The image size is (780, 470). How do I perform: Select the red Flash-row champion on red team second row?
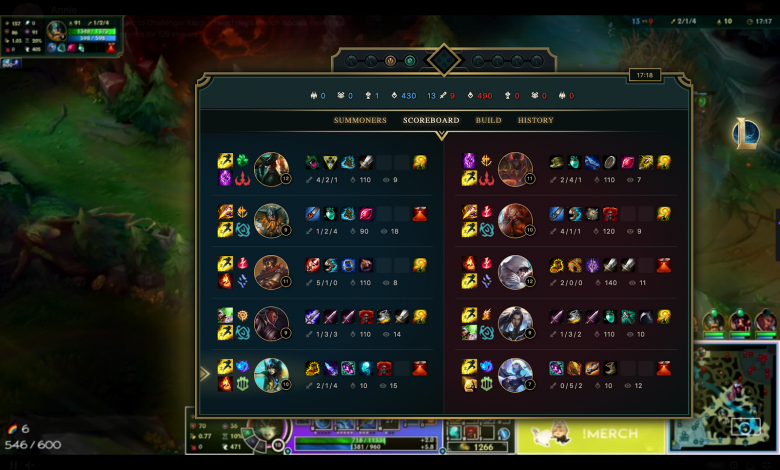tap(515, 220)
